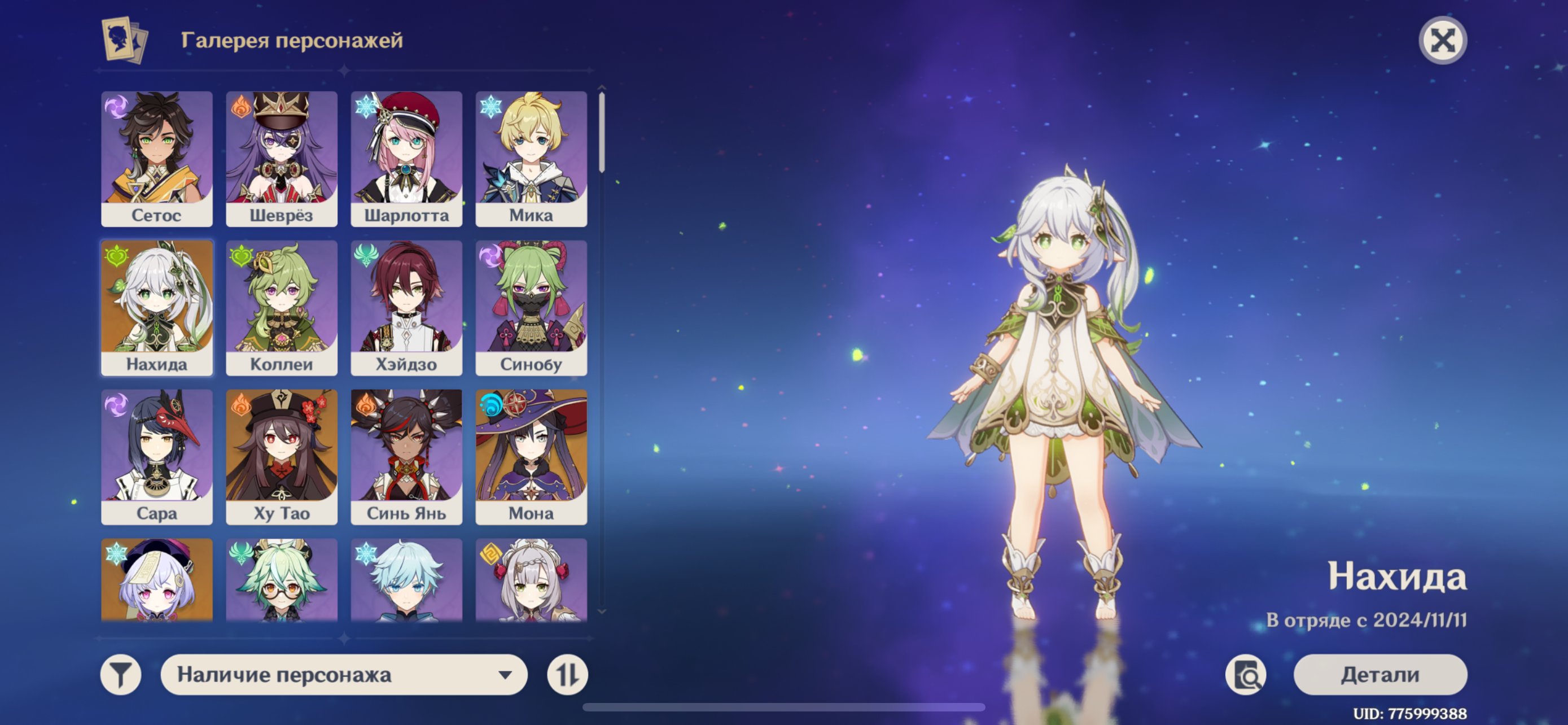
Task: Select Сетос character card
Action: 156,158
